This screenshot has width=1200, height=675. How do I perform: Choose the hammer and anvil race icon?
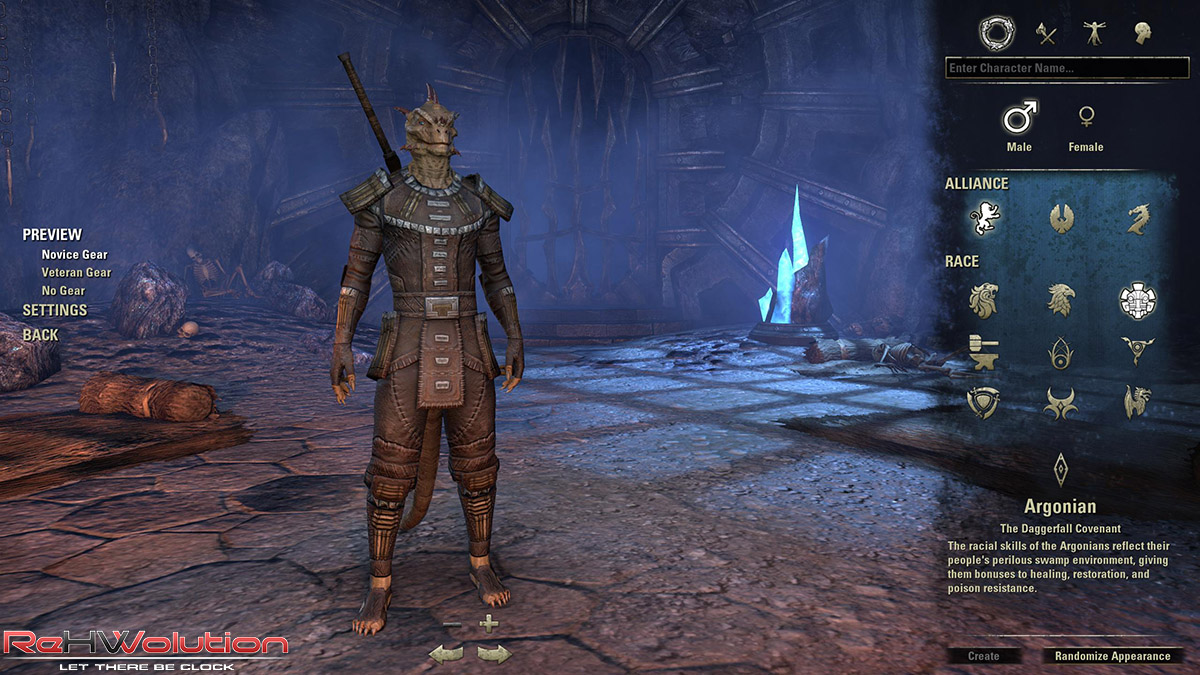(x=984, y=351)
